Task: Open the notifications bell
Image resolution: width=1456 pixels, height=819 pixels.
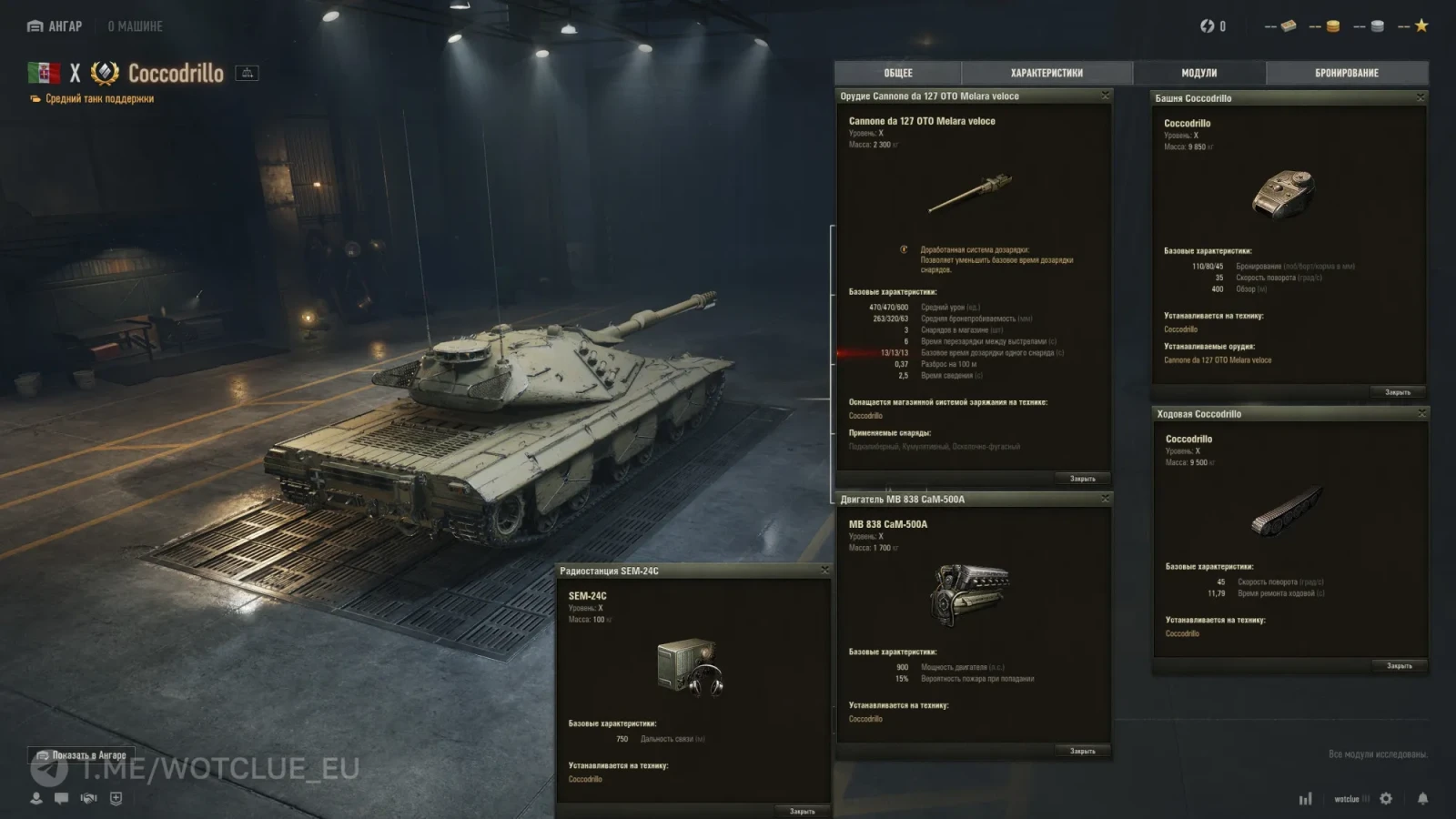Action: tap(1422, 798)
